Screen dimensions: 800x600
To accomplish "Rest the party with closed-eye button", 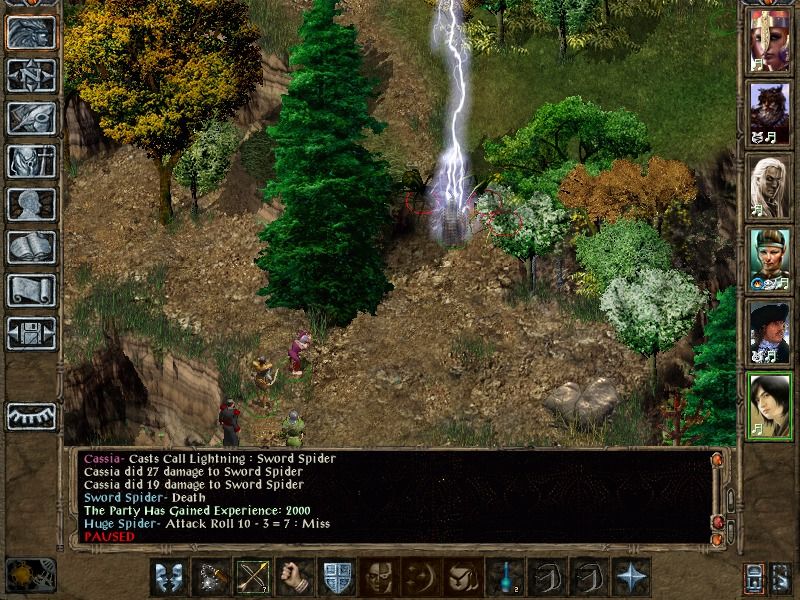I will tap(31, 415).
